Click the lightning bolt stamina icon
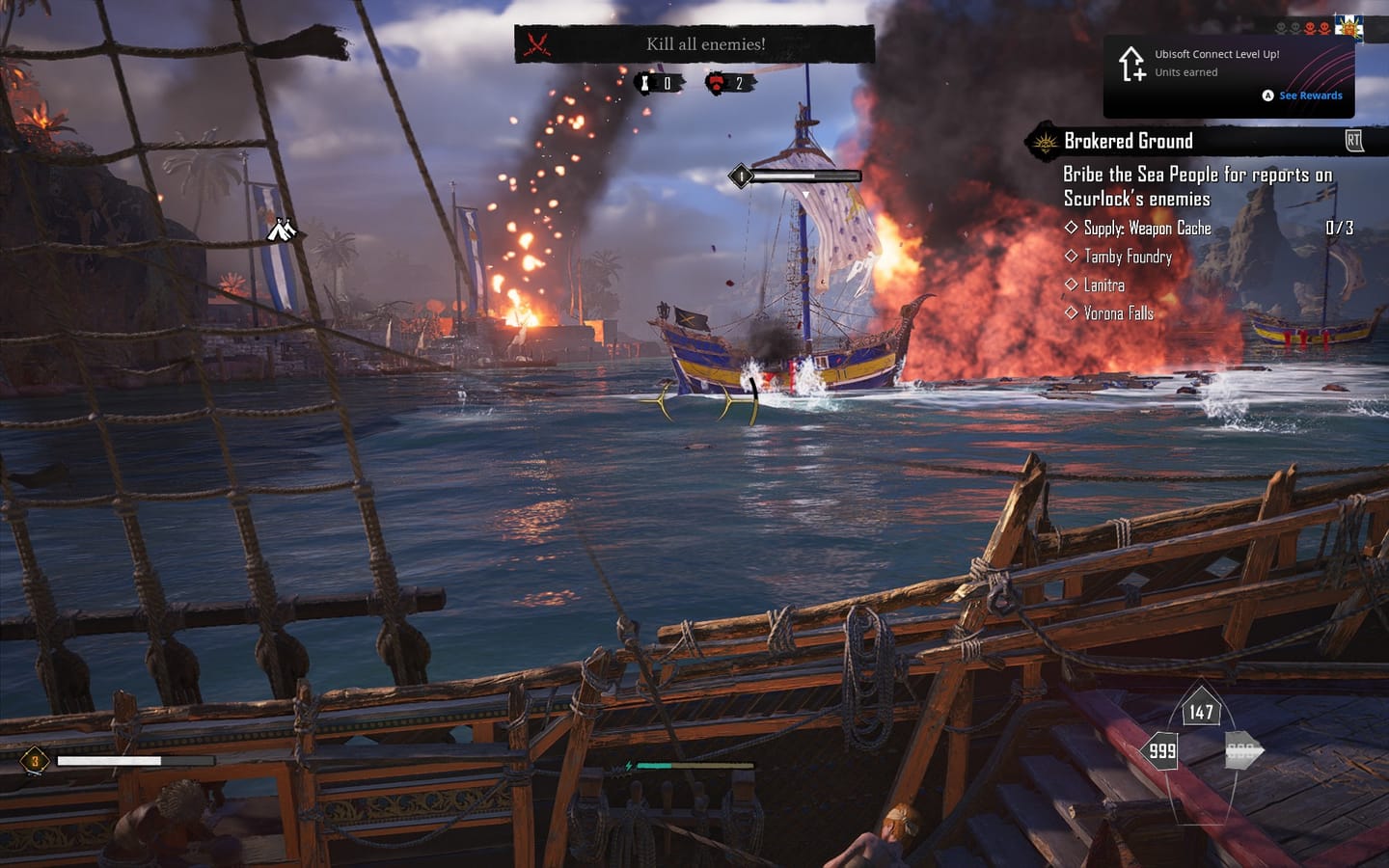Viewport: 1389px width, 868px height. [x=627, y=764]
